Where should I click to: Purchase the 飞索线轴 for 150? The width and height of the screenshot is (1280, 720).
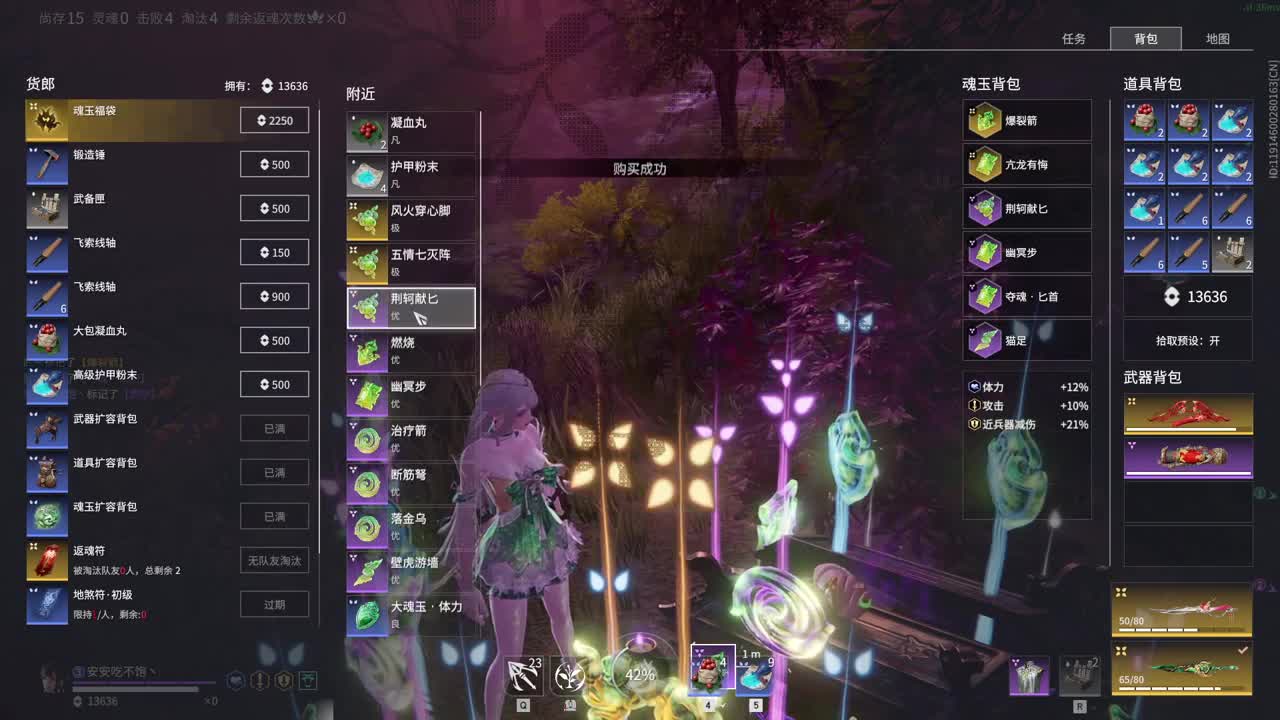click(x=275, y=252)
